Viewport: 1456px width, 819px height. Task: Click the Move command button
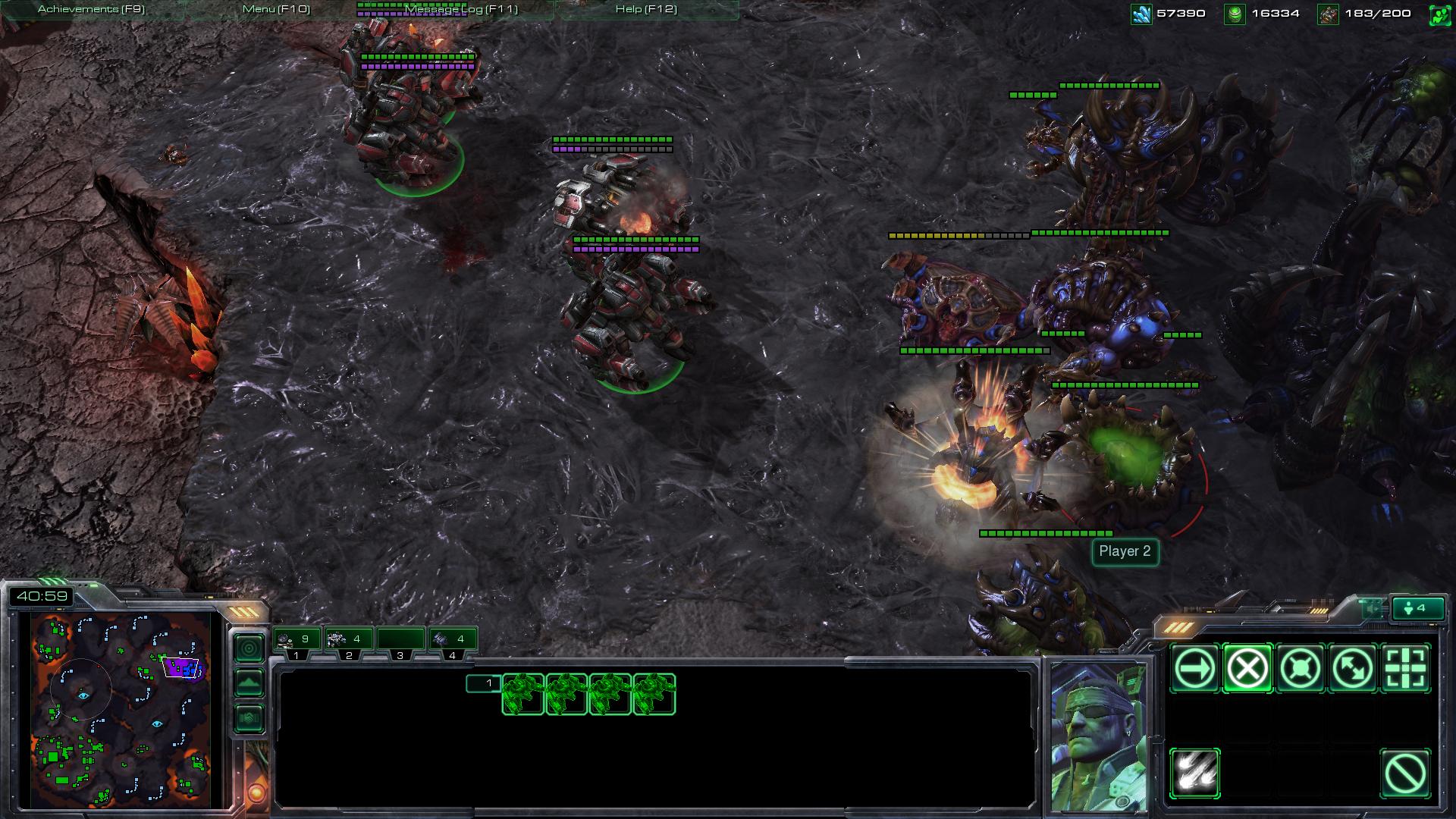[1194, 668]
